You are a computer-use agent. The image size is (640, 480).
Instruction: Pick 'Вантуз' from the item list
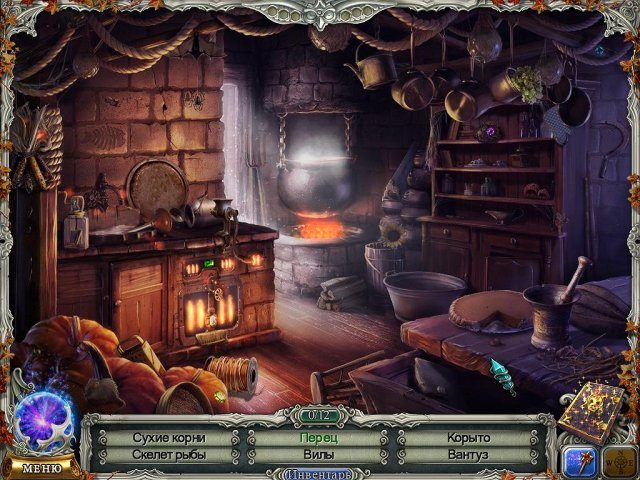click(470, 455)
